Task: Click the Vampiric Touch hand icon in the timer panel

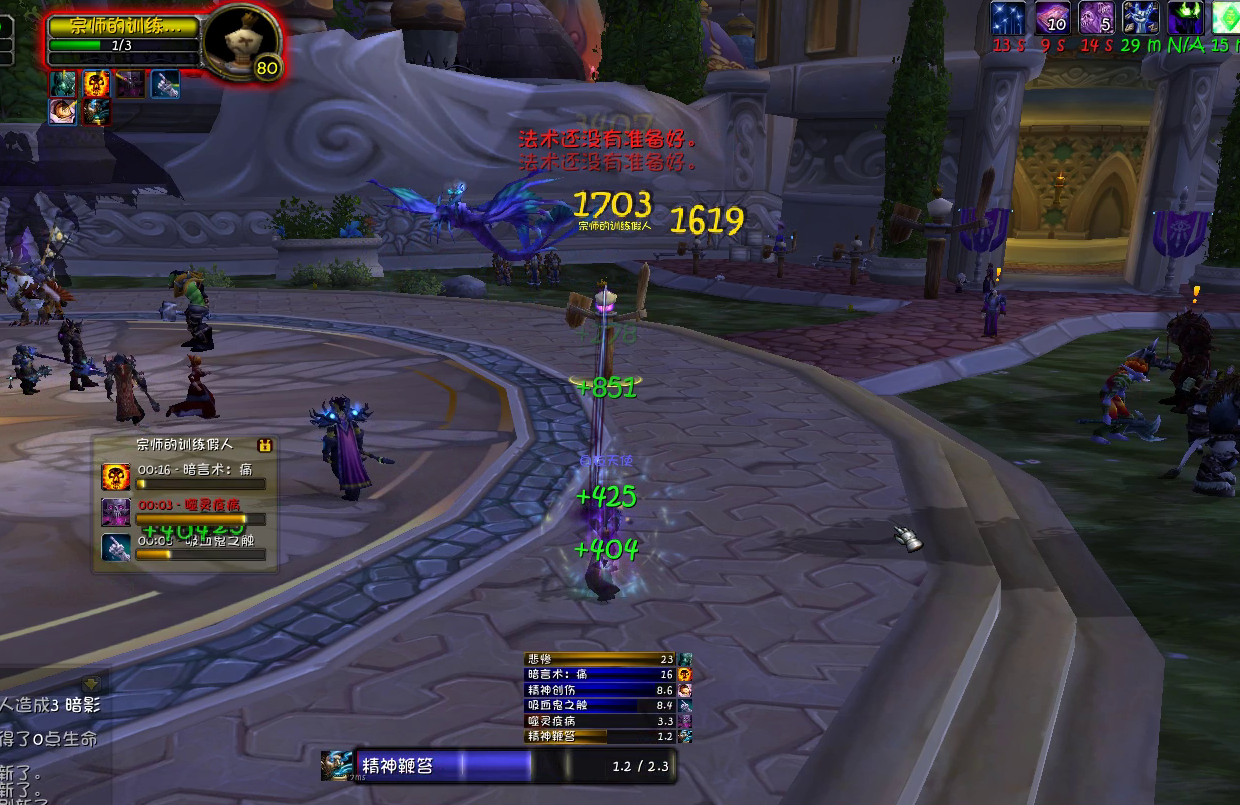Action: [x=116, y=547]
